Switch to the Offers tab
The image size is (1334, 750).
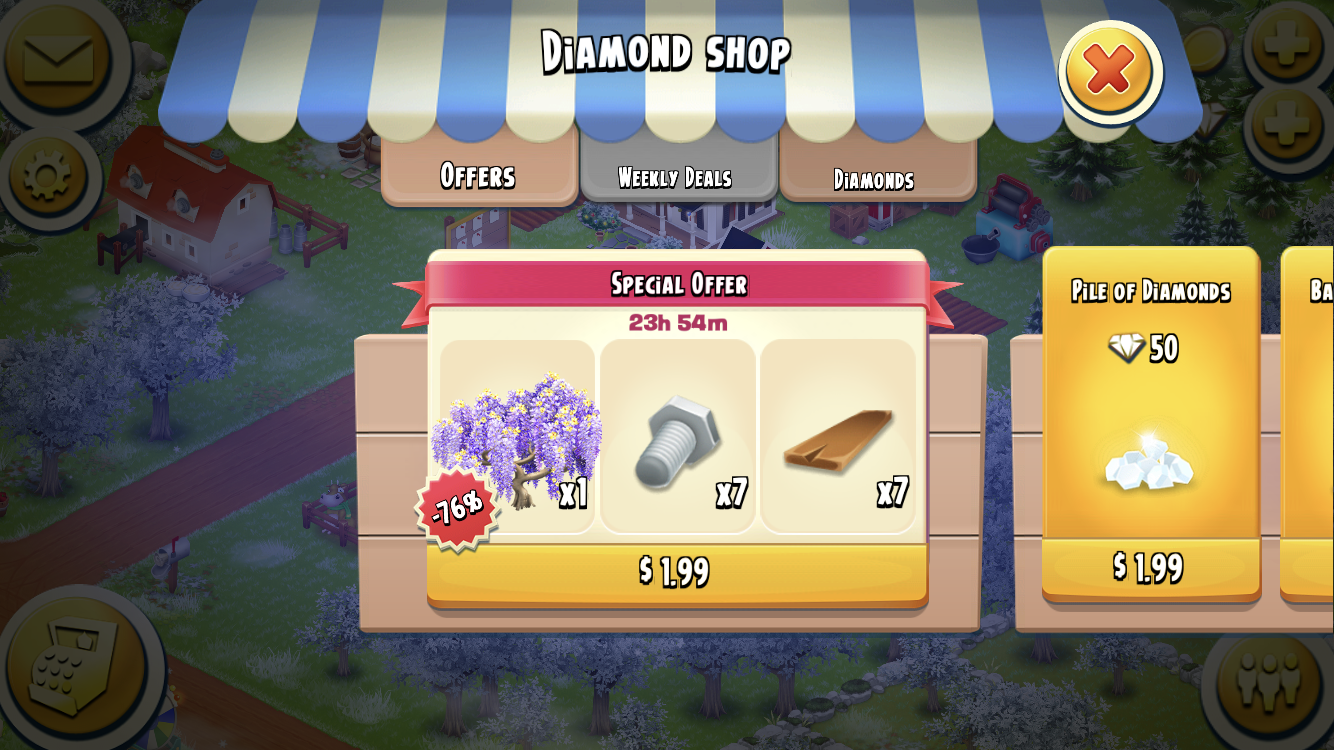coord(478,176)
